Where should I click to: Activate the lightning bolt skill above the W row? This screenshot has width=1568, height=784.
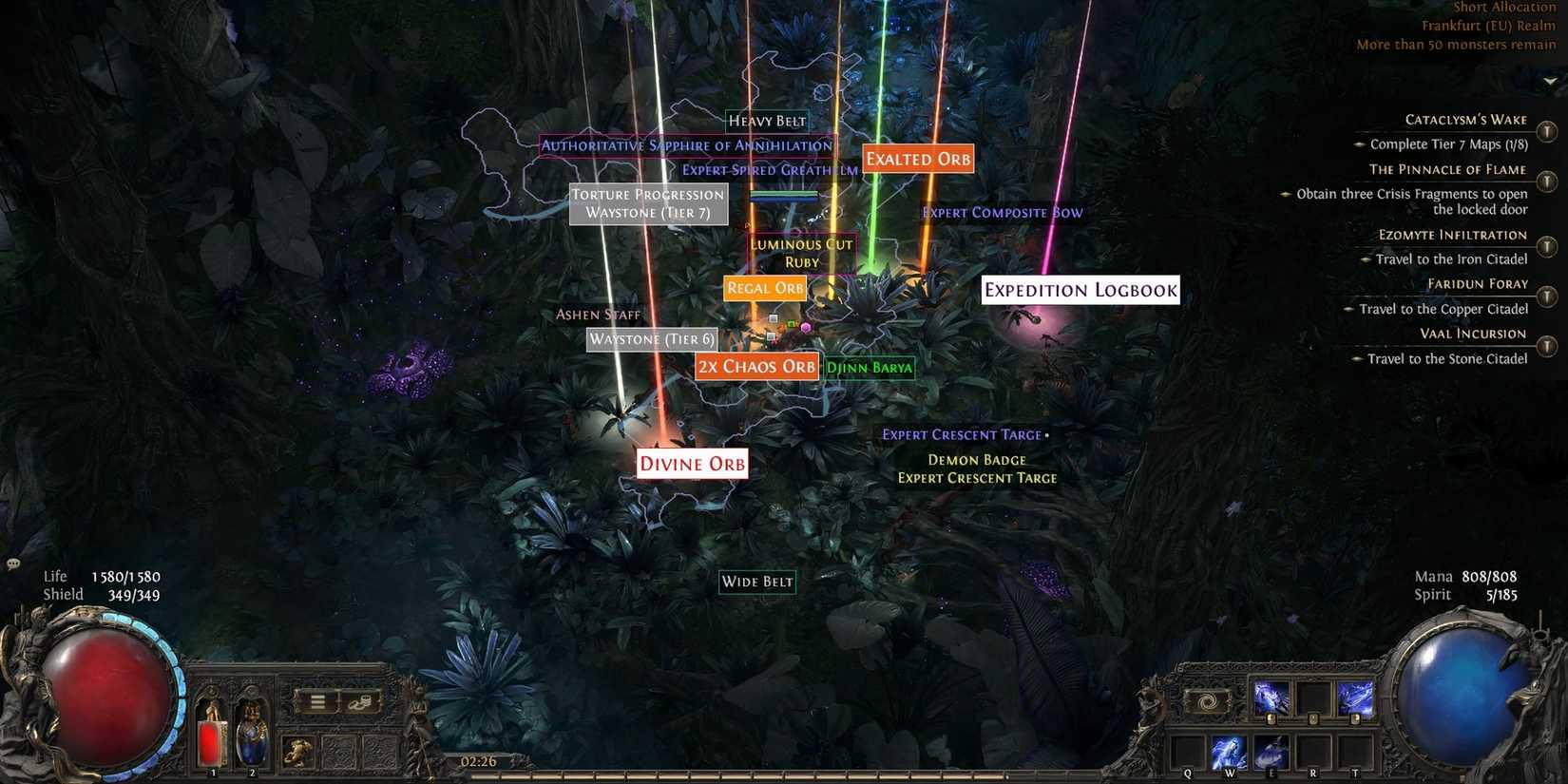pos(1272,697)
